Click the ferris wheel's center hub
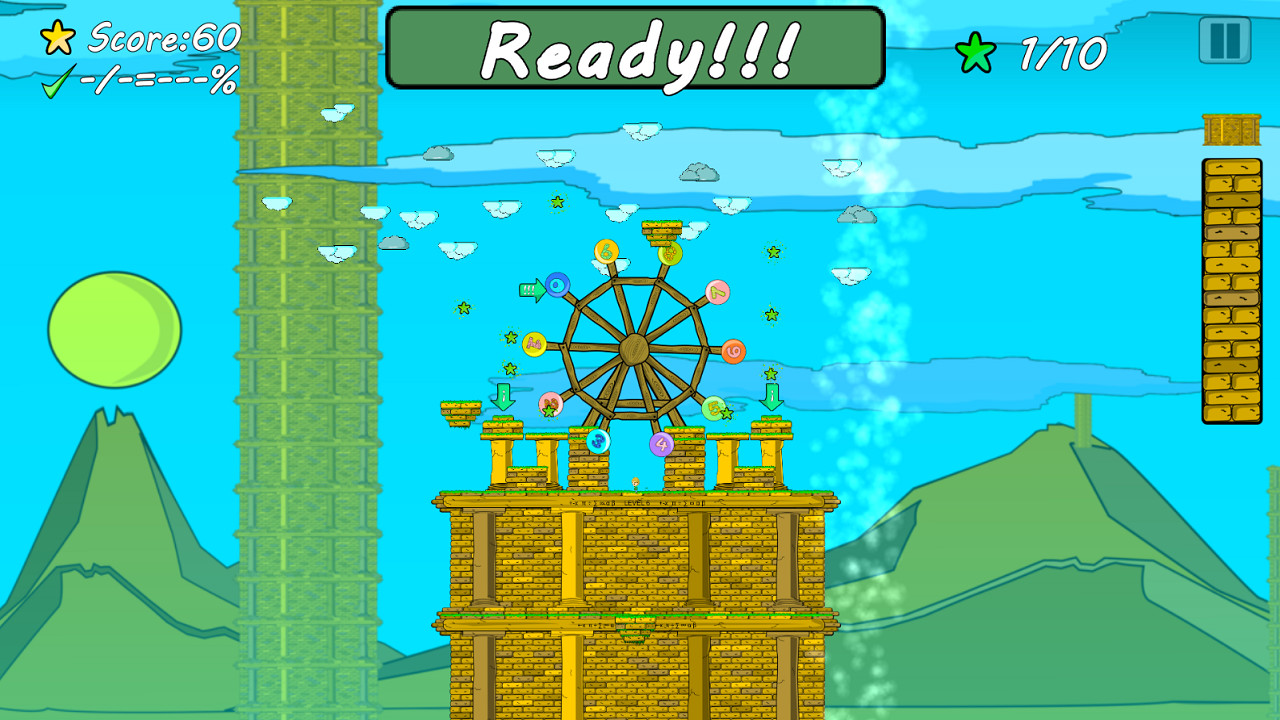Screen dimensions: 1280x720 click(x=635, y=348)
